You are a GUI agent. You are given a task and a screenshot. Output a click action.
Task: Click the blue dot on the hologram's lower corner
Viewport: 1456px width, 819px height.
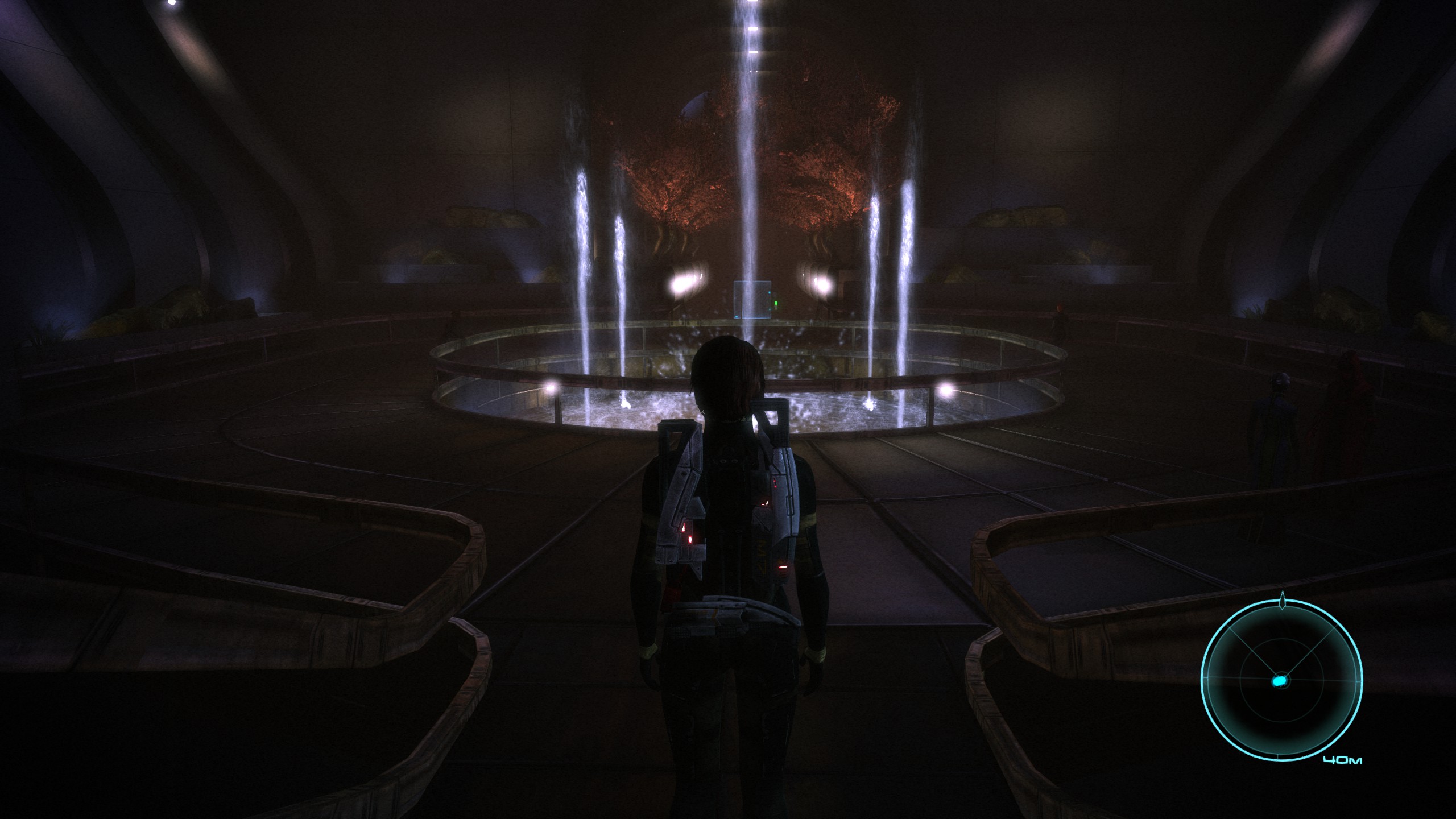coord(737,317)
